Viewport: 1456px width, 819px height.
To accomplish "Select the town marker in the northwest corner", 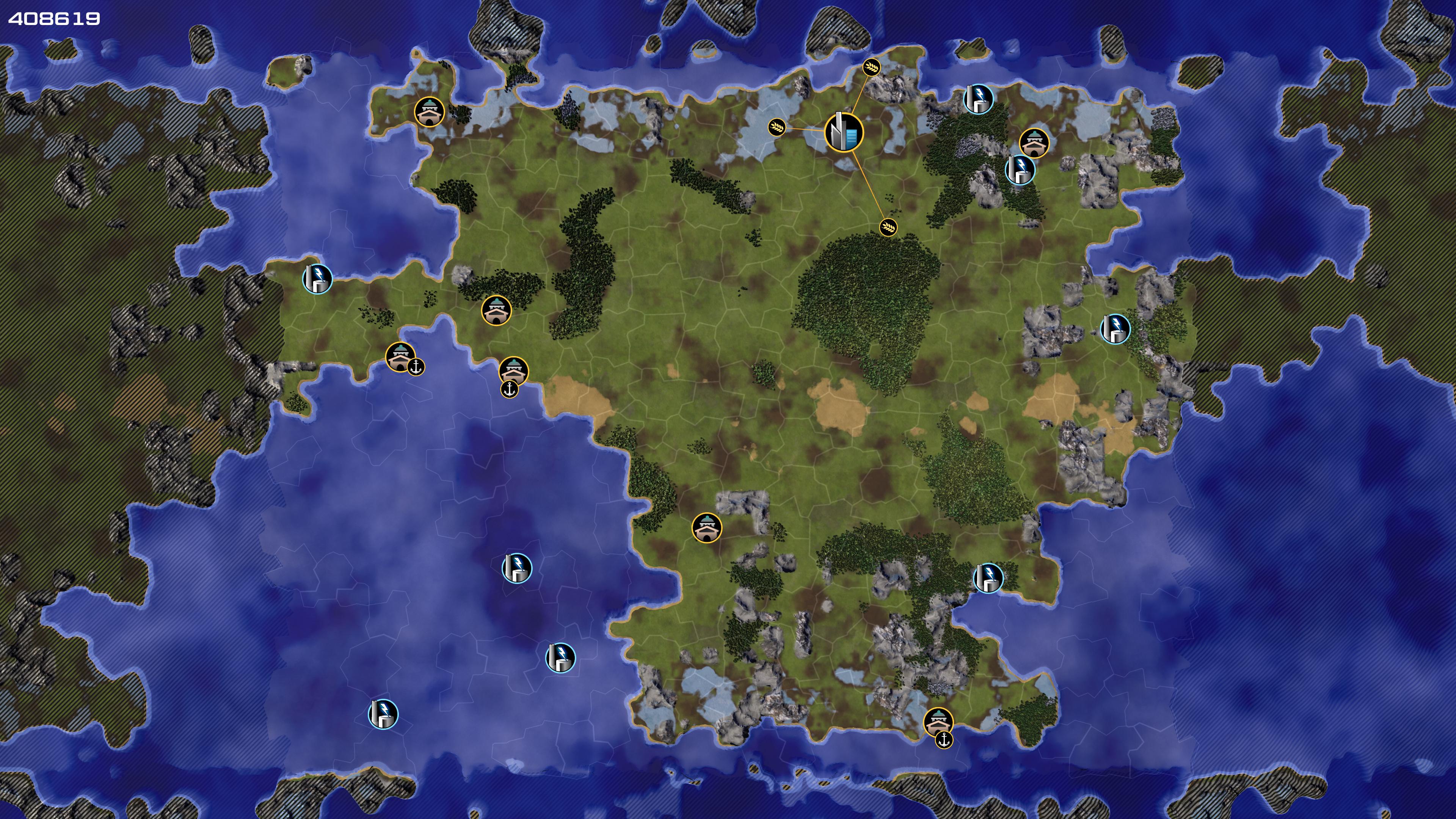I will (x=429, y=112).
